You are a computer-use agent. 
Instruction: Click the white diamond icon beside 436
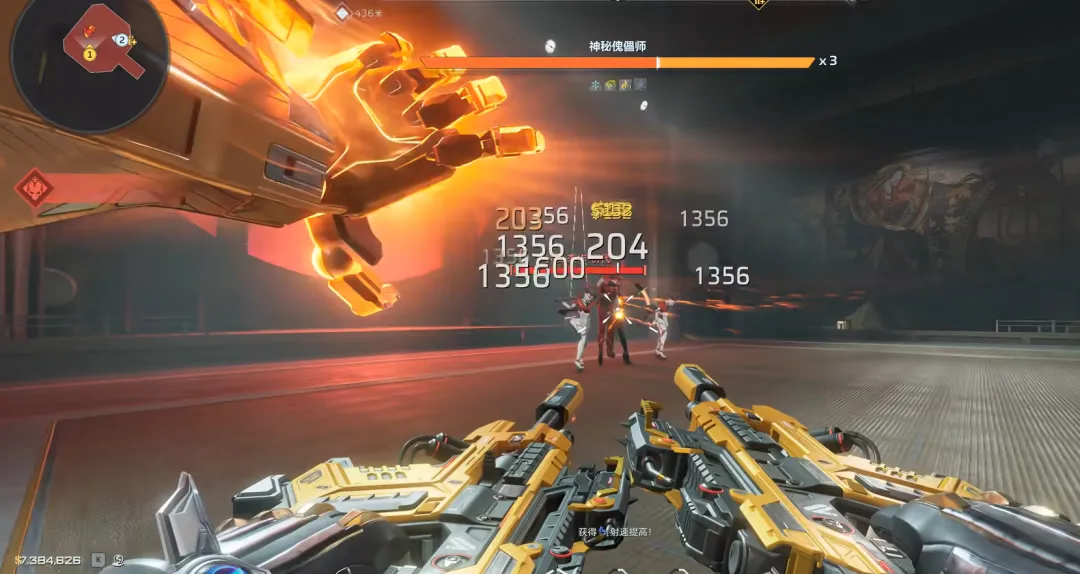pyautogui.click(x=343, y=12)
